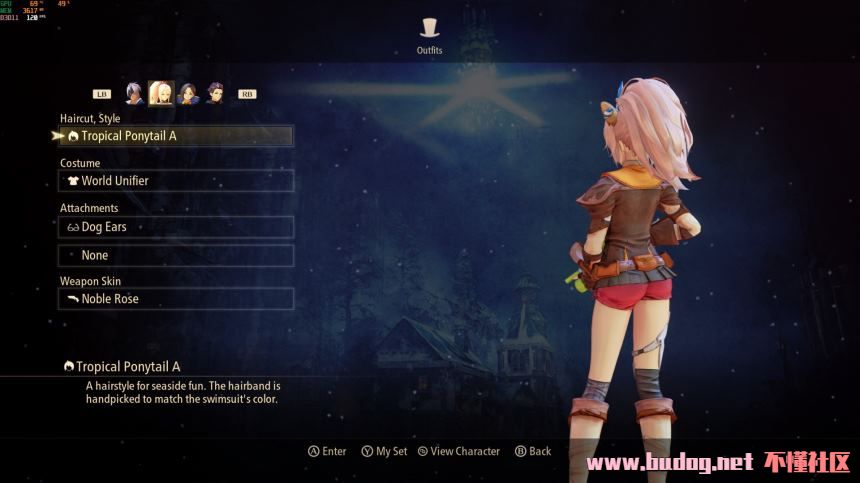Select the empty None attachment slot
This screenshot has height=483, width=860.
point(176,256)
